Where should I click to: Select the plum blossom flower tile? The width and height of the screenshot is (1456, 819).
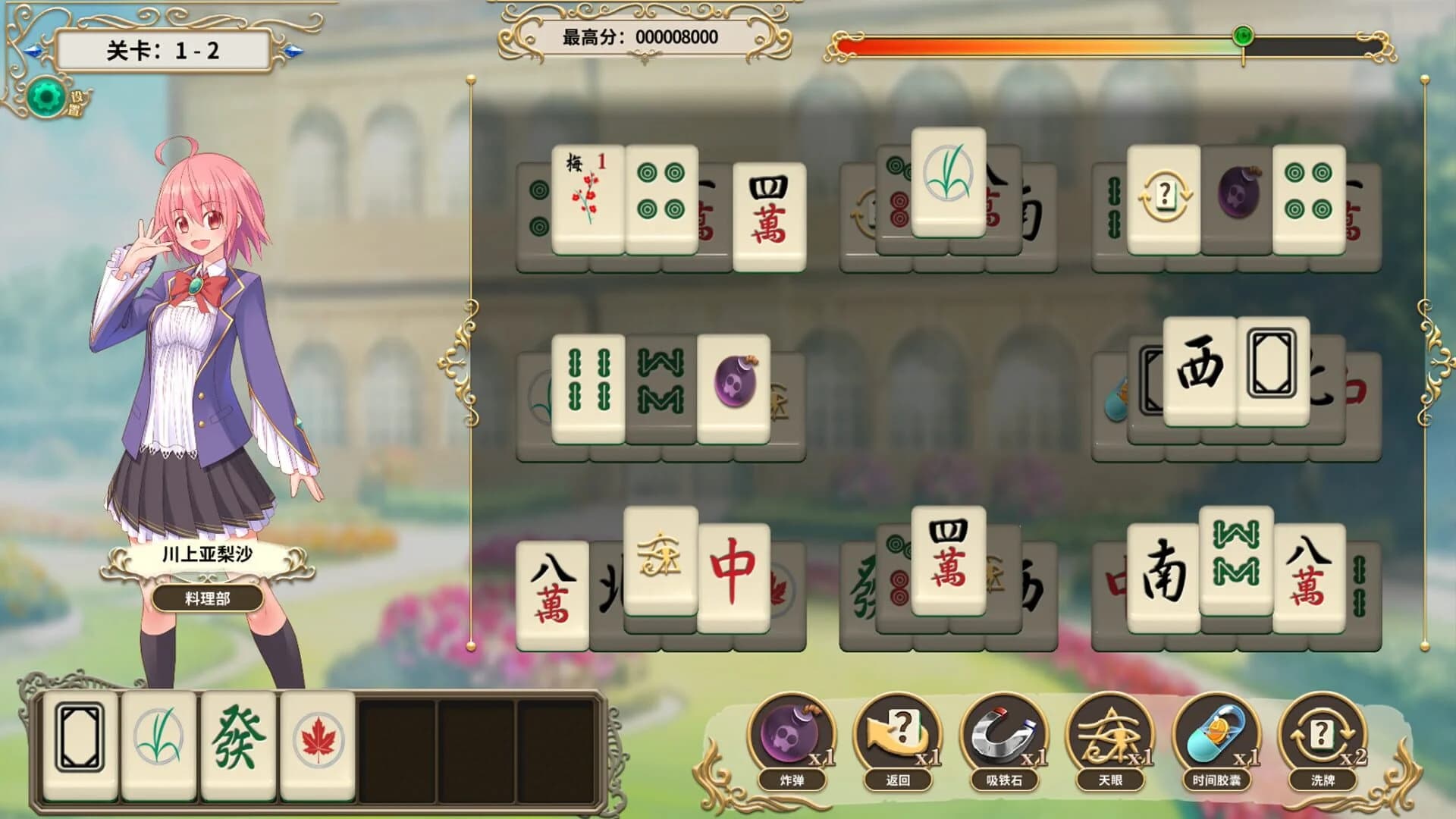coord(586,196)
